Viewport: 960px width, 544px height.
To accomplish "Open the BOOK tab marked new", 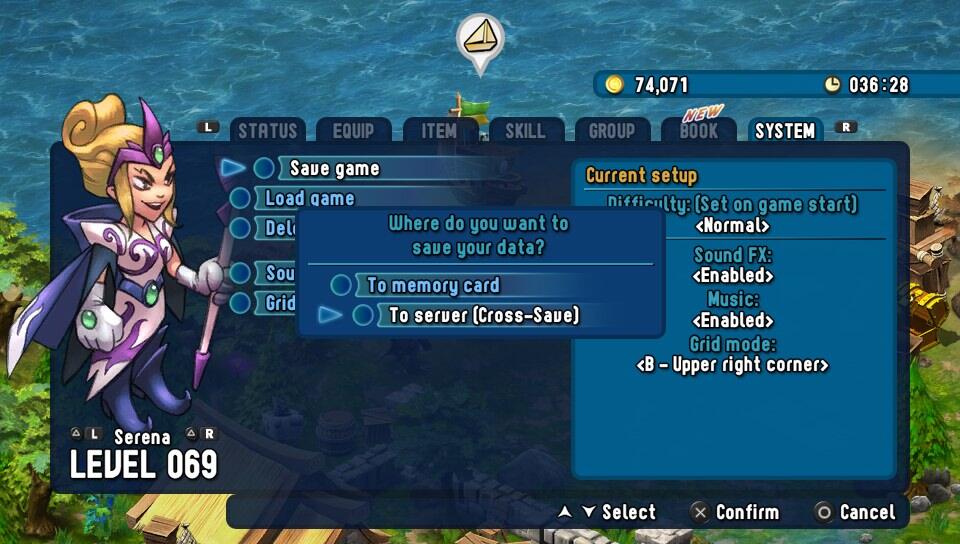I will 698,131.
